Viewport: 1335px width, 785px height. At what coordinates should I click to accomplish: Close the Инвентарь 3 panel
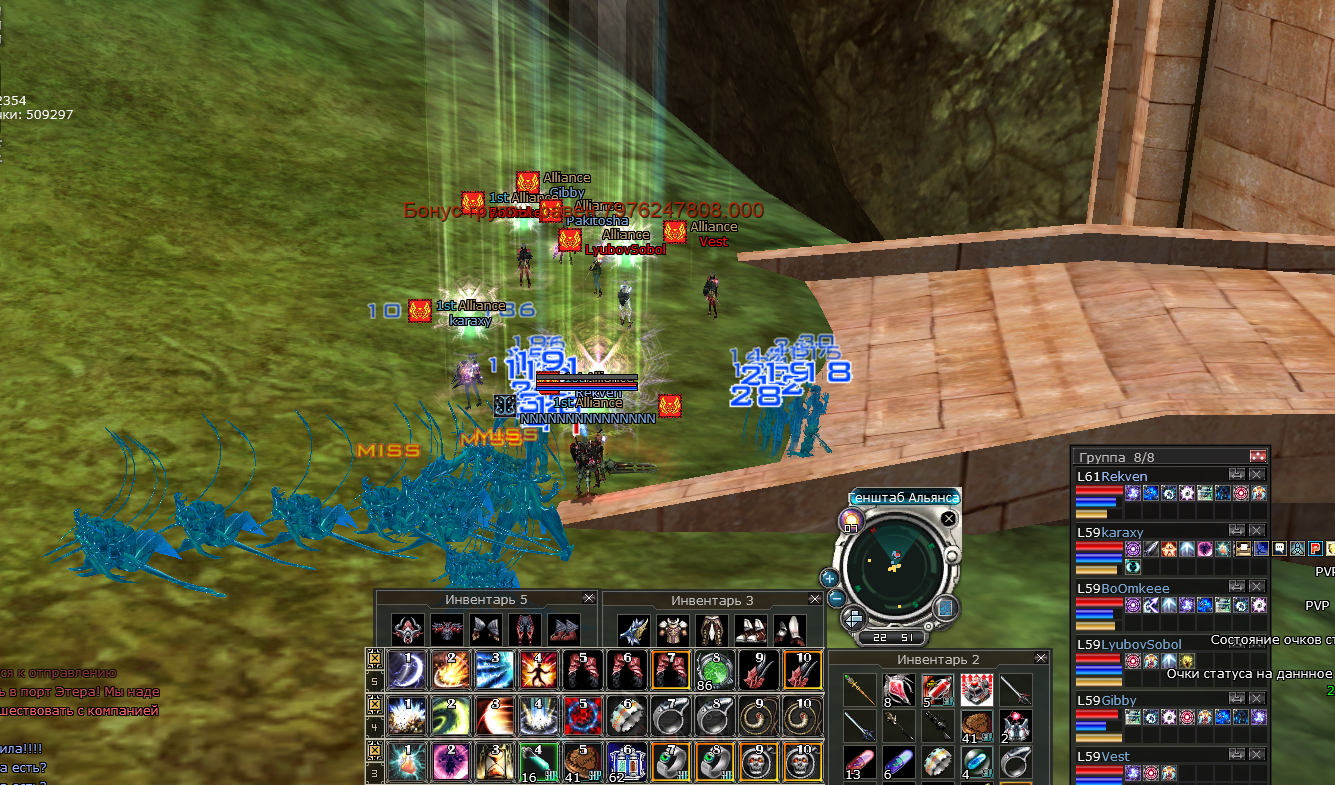[813, 599]
